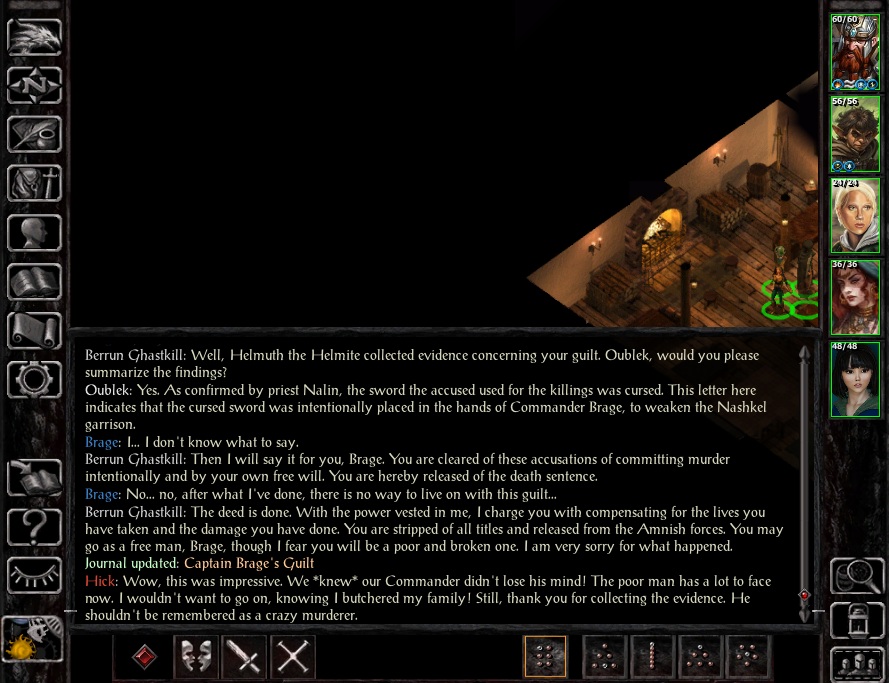The height and width of the screenshot is (683, 889).
Task: Open the priest scroll button
Action: click(x=35, y=330)
